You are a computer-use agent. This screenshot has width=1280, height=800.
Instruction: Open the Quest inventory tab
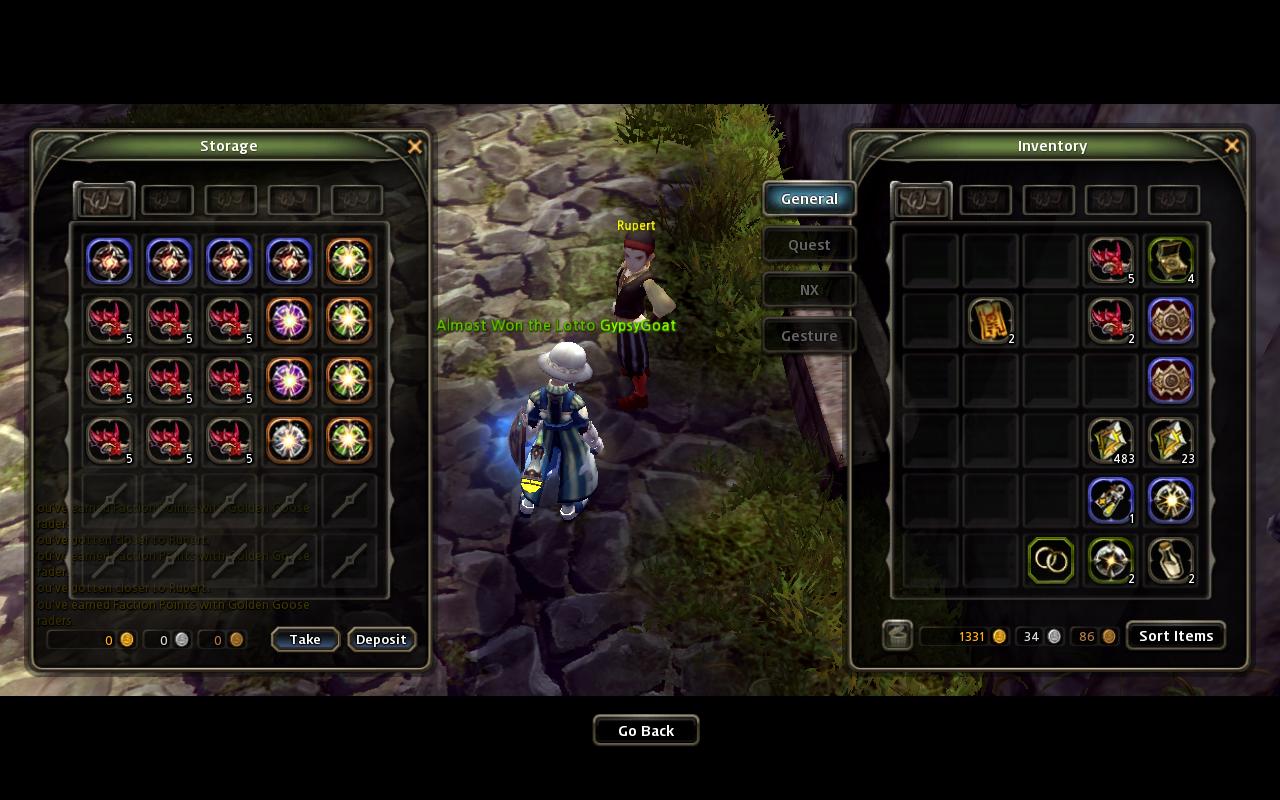[x=809, y=245]
